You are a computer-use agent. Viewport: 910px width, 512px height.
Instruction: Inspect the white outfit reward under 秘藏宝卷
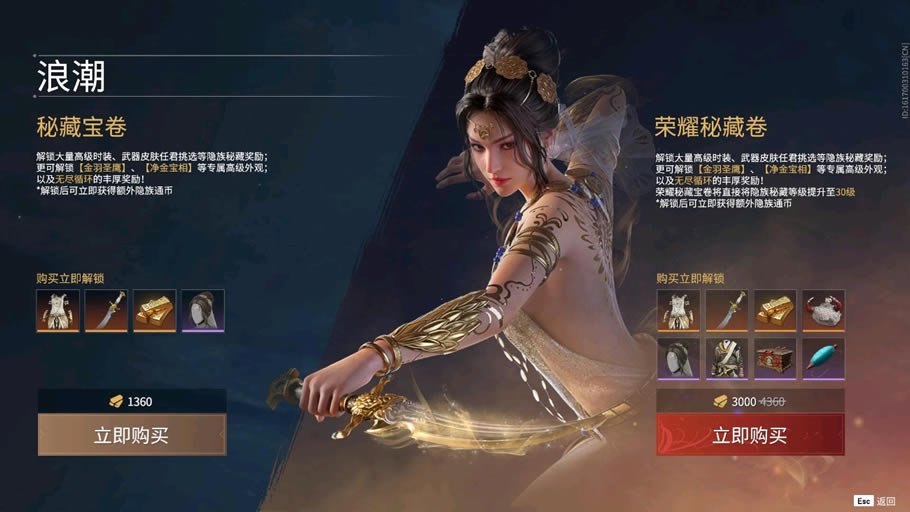point(58,311)
